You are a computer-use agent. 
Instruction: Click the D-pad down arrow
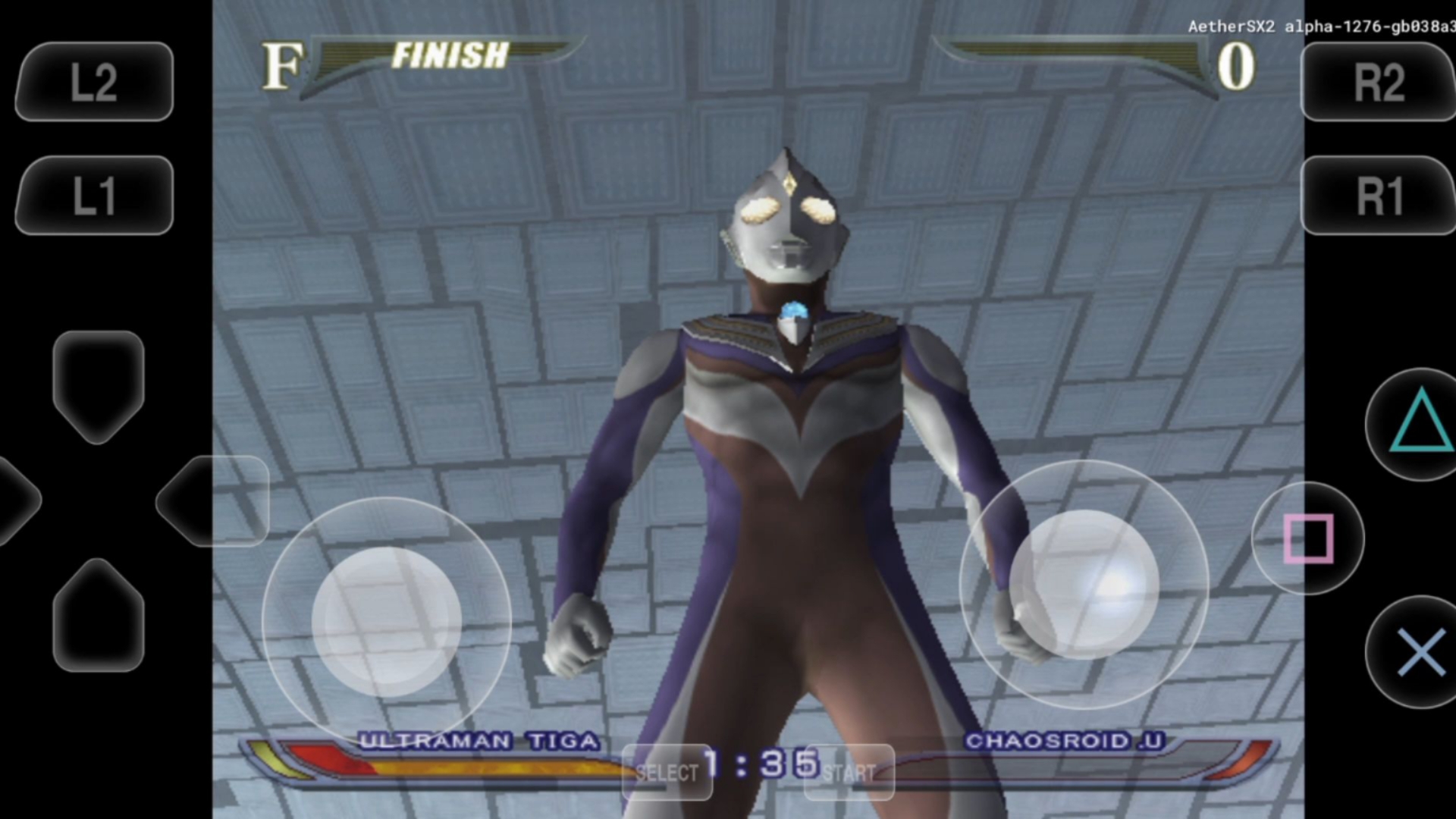click(x=99, y=616)
